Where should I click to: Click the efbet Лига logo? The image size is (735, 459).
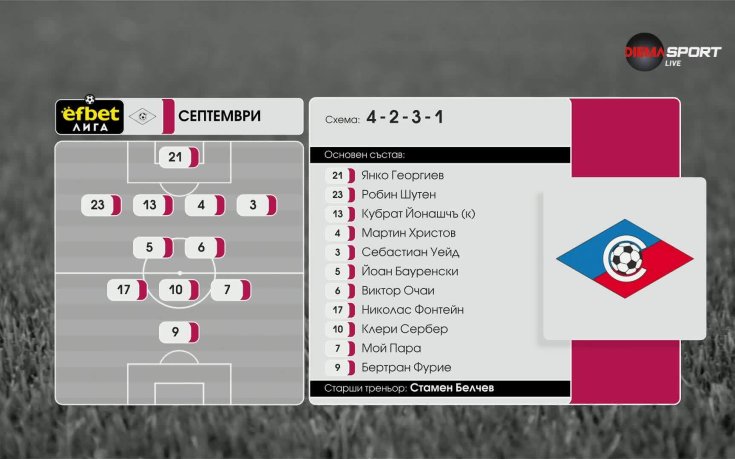pyautogui.click(x=87, y=116)
